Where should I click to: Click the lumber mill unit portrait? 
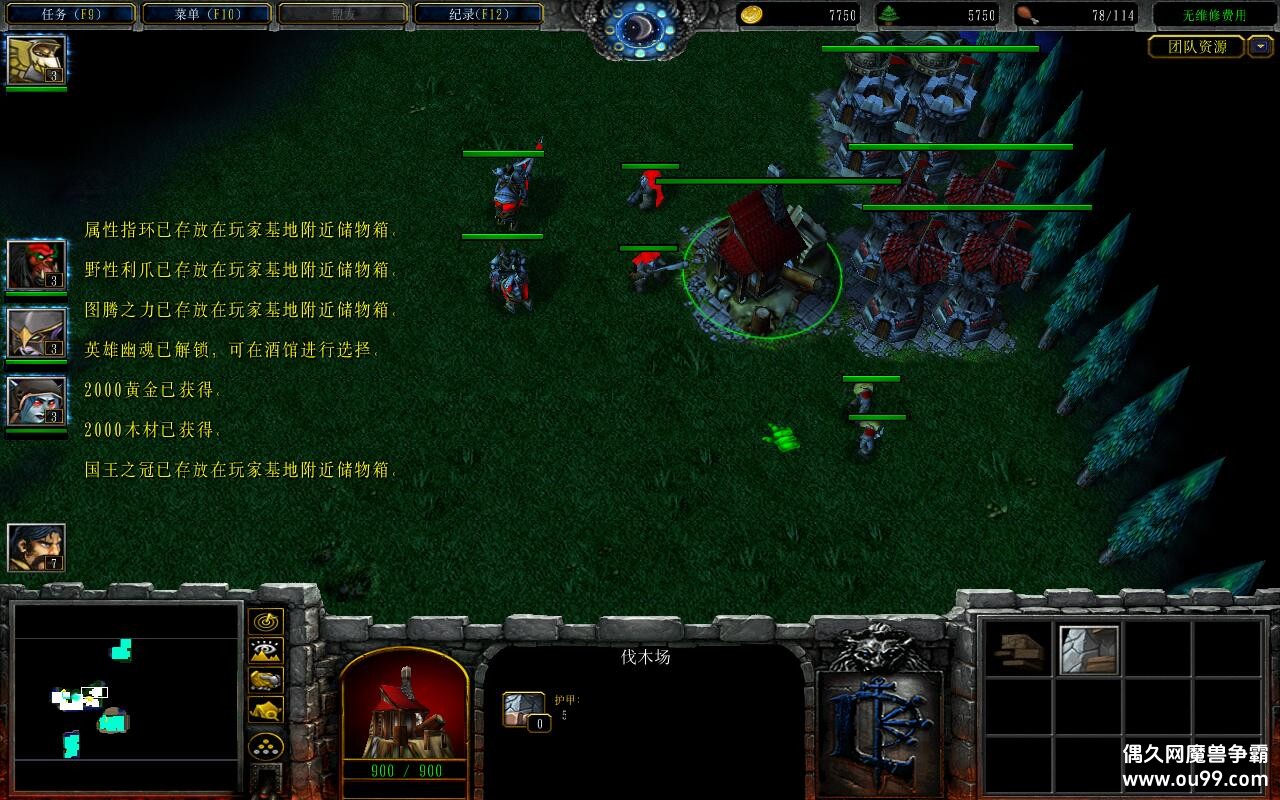point(405,708)
